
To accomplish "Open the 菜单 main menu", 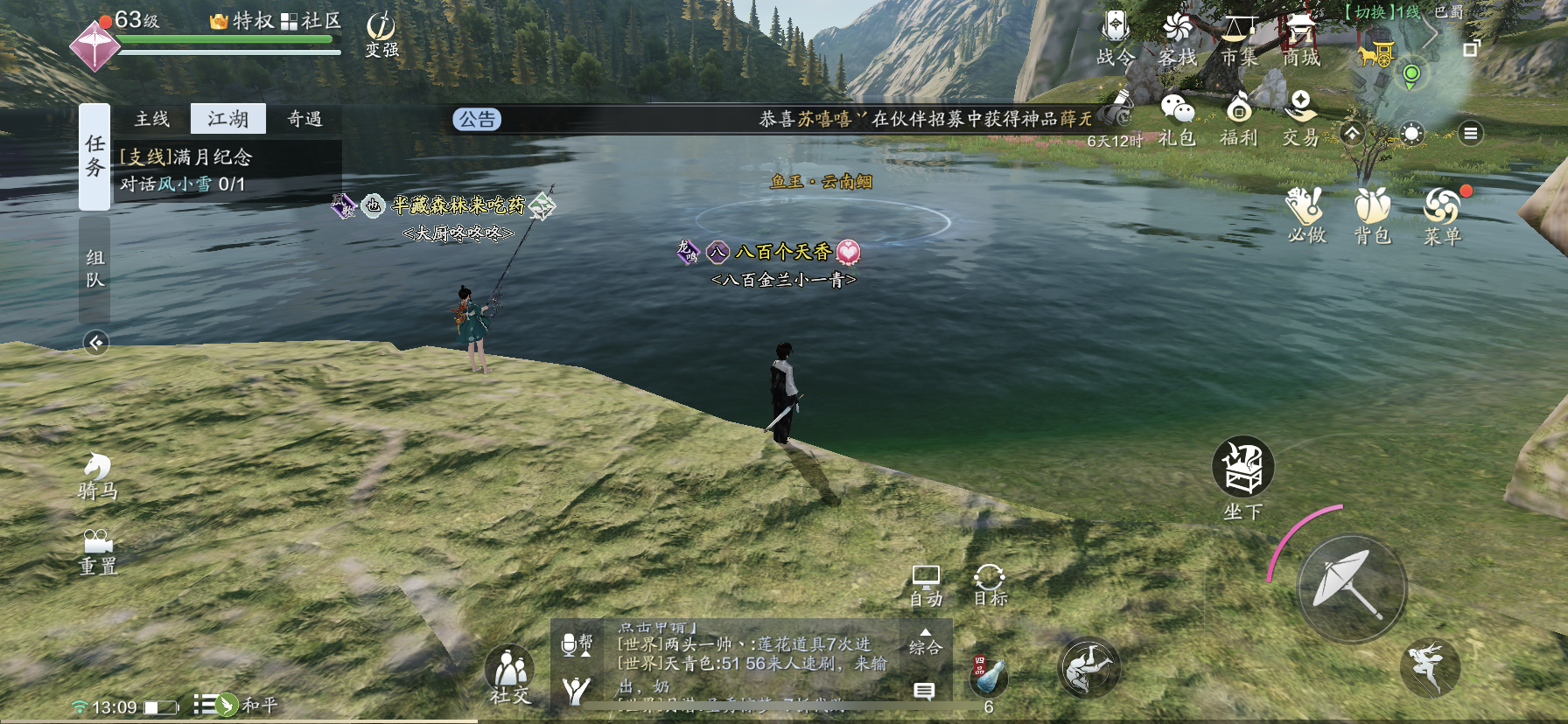I will tap(1442, 215).
